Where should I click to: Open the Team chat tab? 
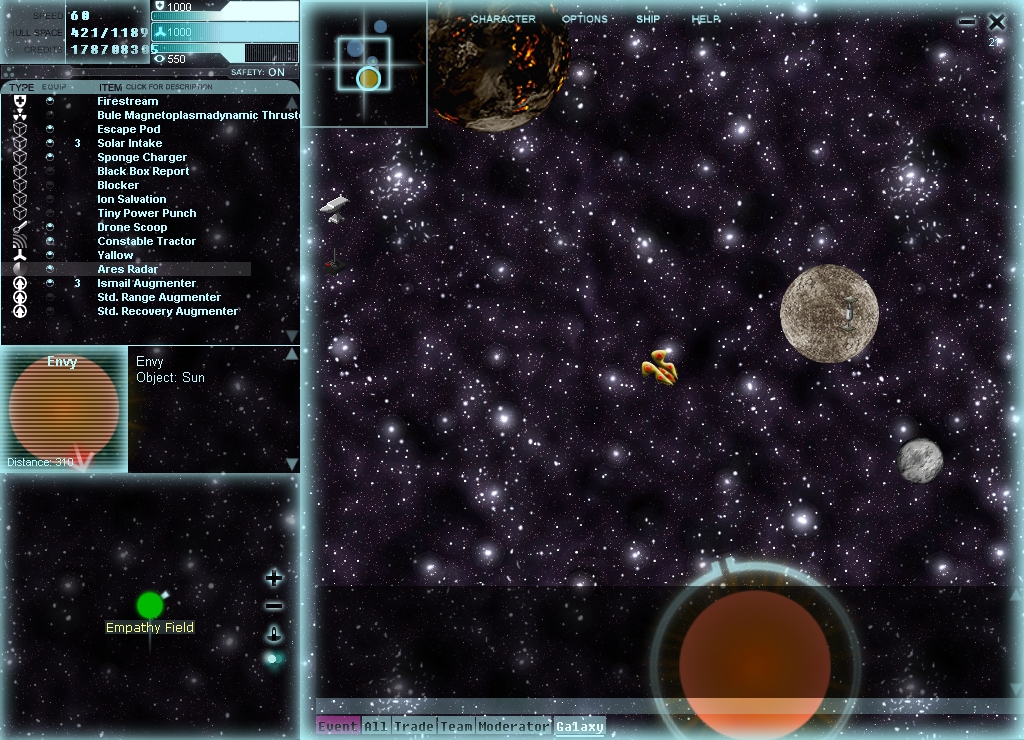click(456, 726)
